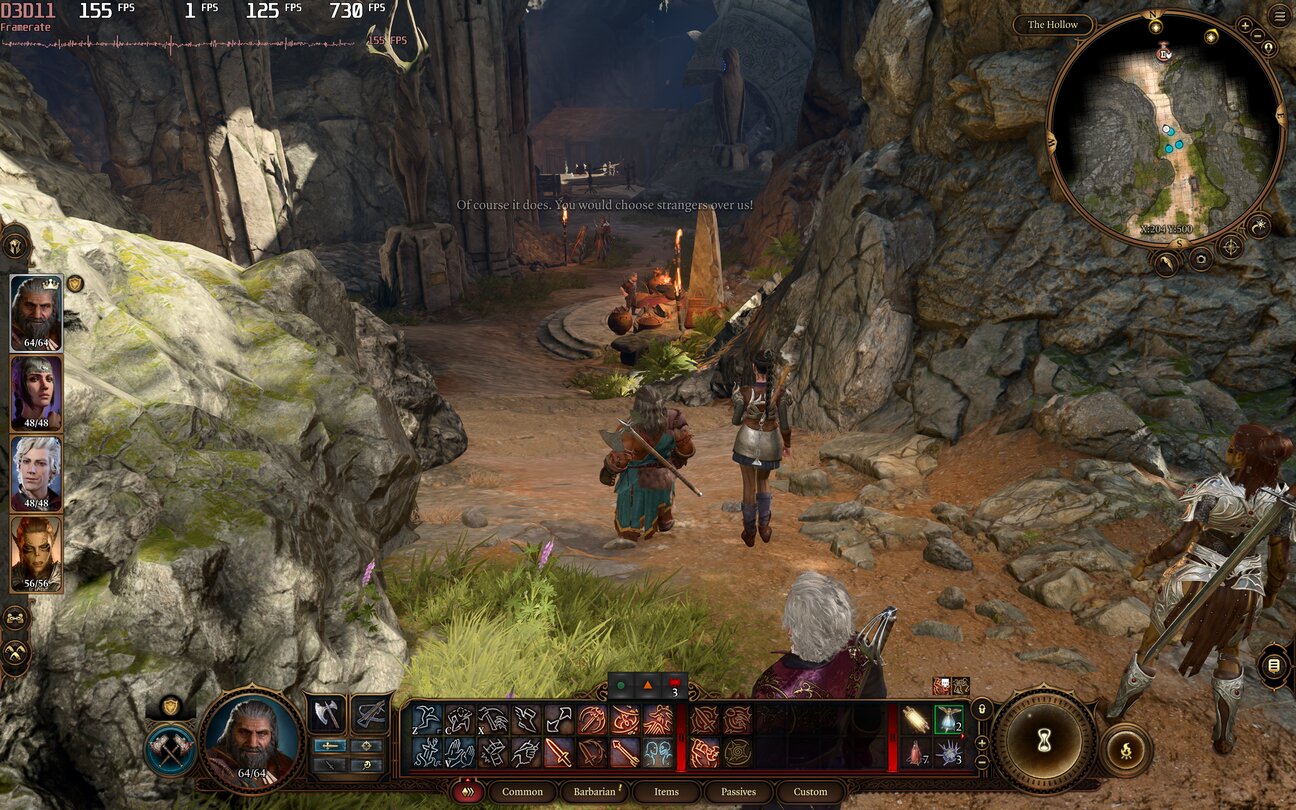Viewport: 1296px width, 810px height.
Task: Click the minimap camera button
Action: 1200,259
